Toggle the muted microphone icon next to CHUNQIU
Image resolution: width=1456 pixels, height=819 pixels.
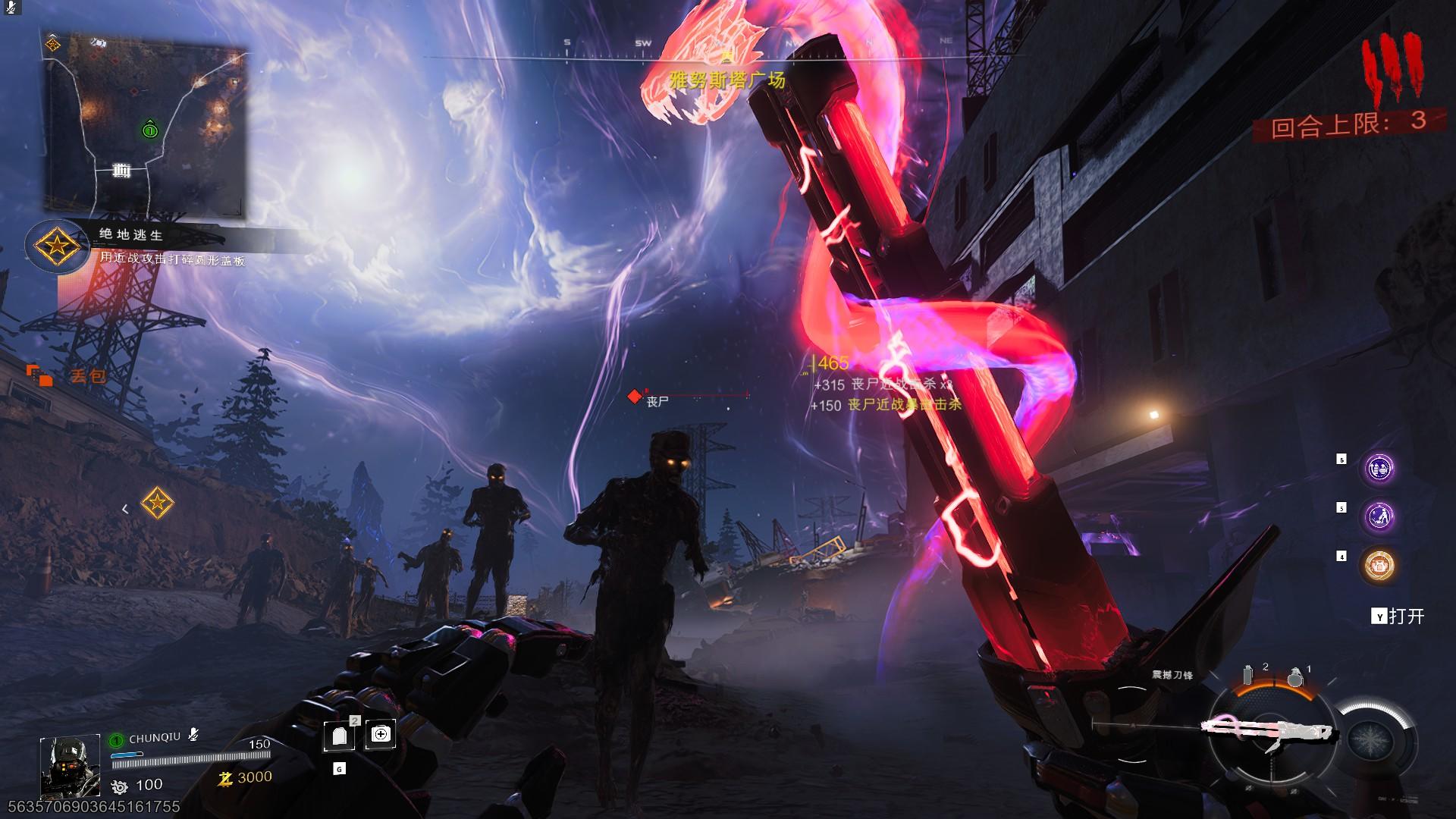(194, 735)
